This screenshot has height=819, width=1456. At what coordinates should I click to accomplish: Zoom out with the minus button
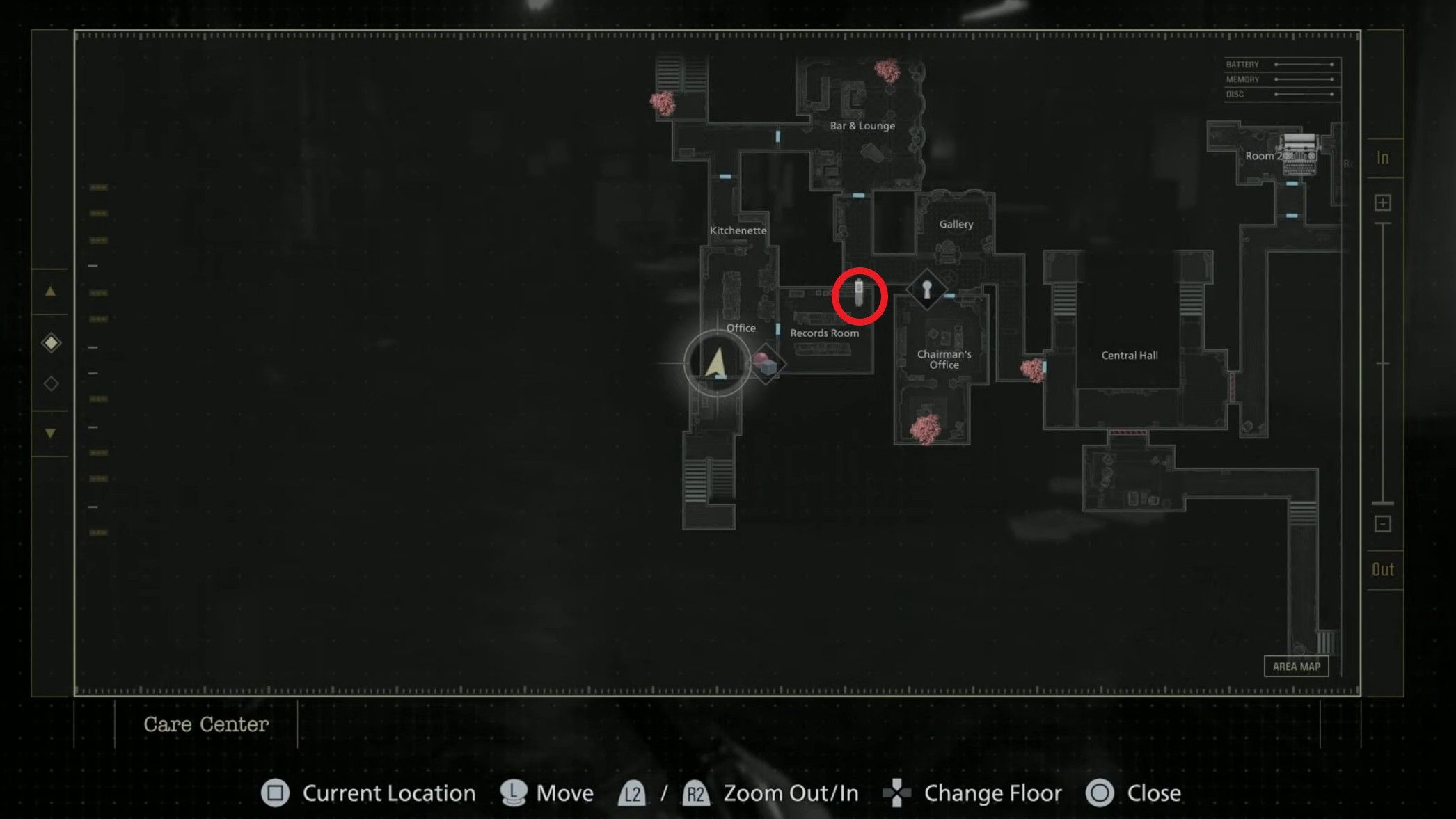[x=1383, y=523]
